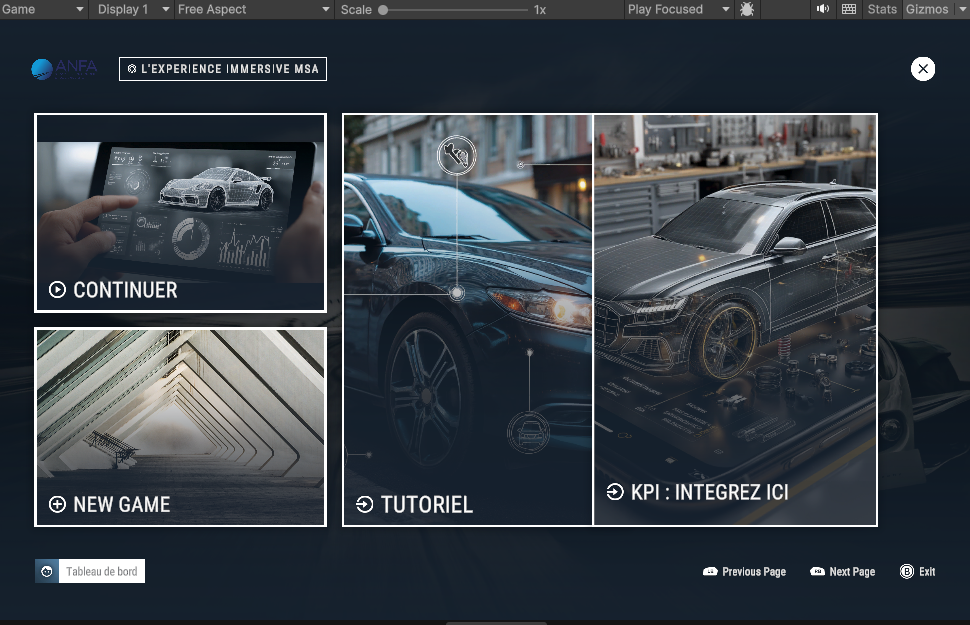Select the CONTINUER tile

(180, 212)
